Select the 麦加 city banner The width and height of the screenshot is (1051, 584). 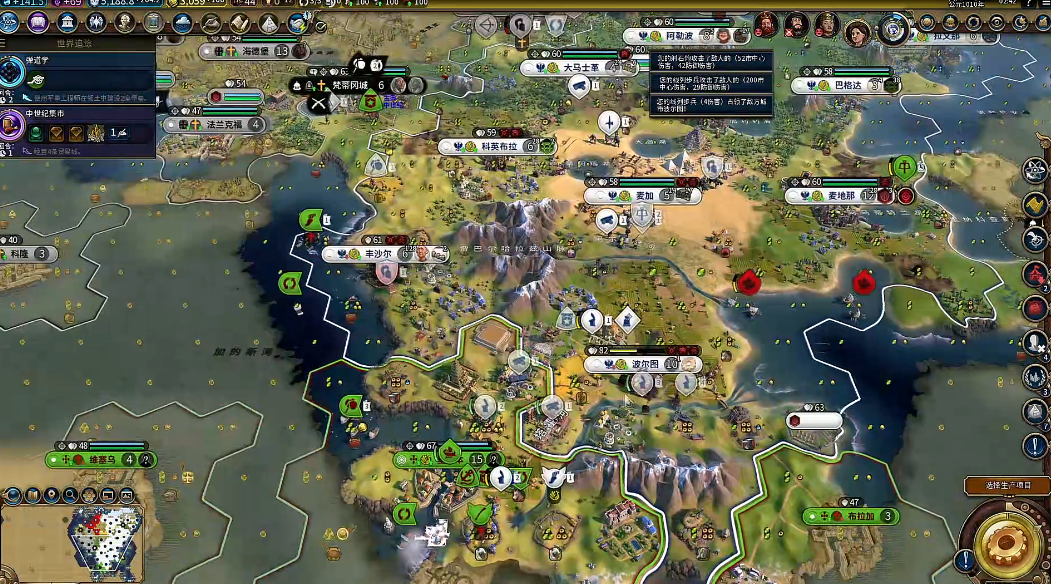click(644, 196)
